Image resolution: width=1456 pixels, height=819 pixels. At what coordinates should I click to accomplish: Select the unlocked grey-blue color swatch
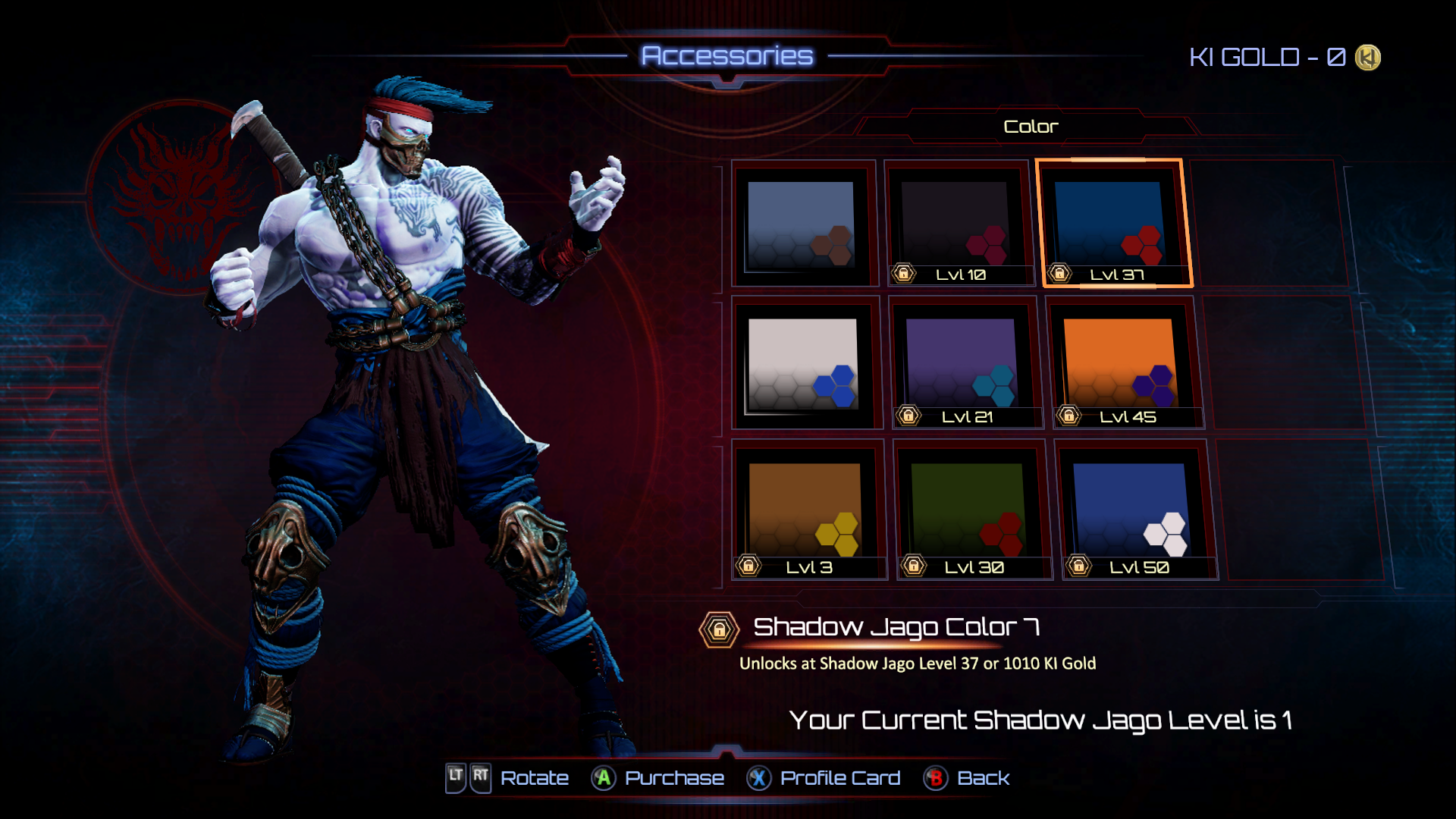click(x=802, y=224)
